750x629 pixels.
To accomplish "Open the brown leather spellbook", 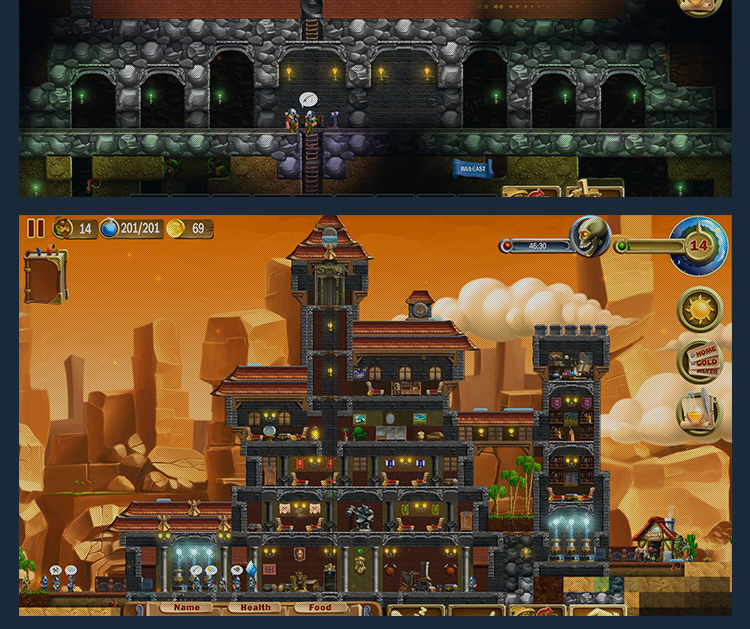I will (46, 277).
